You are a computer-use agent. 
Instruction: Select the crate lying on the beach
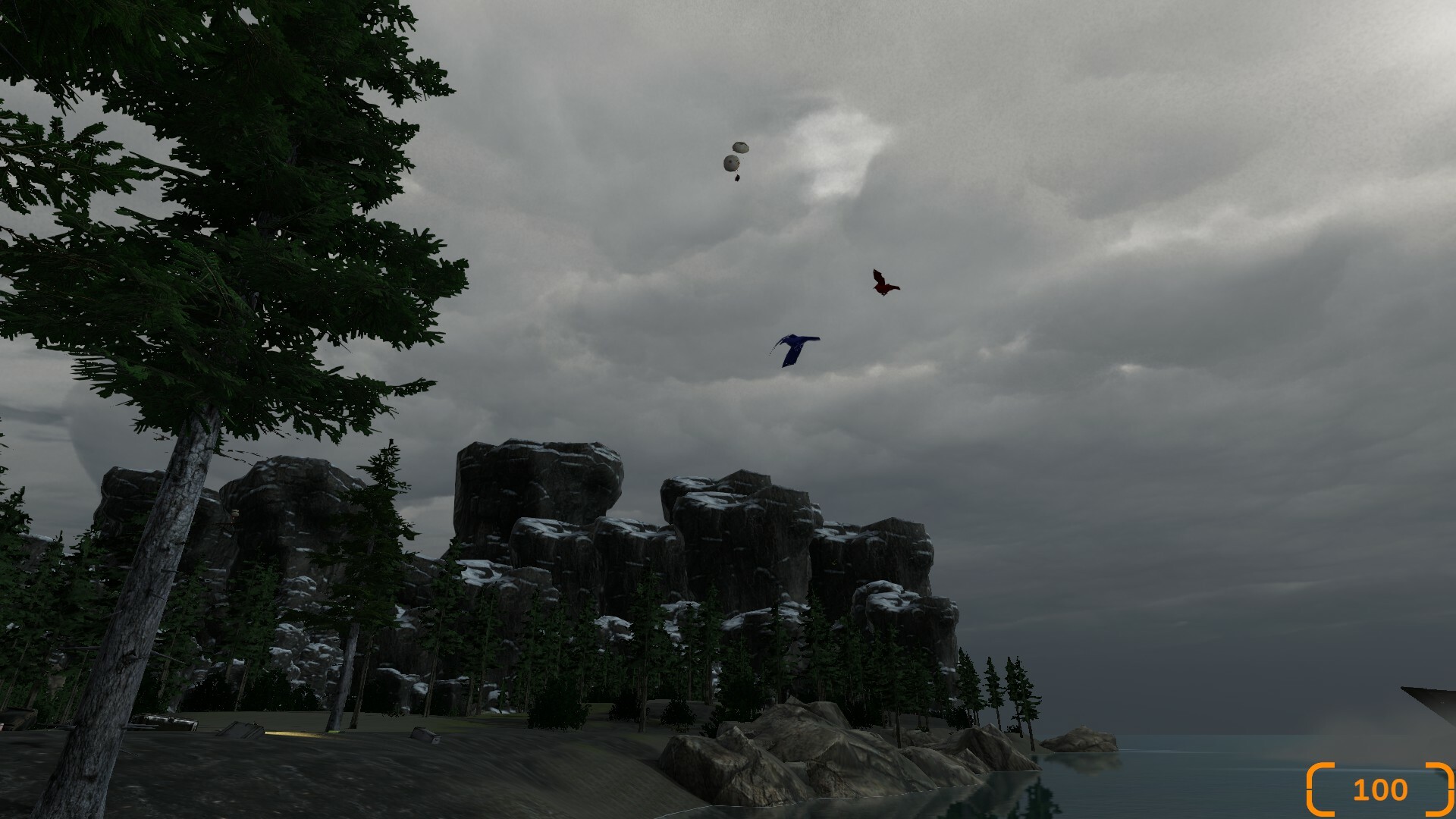(x=425, y=735)
